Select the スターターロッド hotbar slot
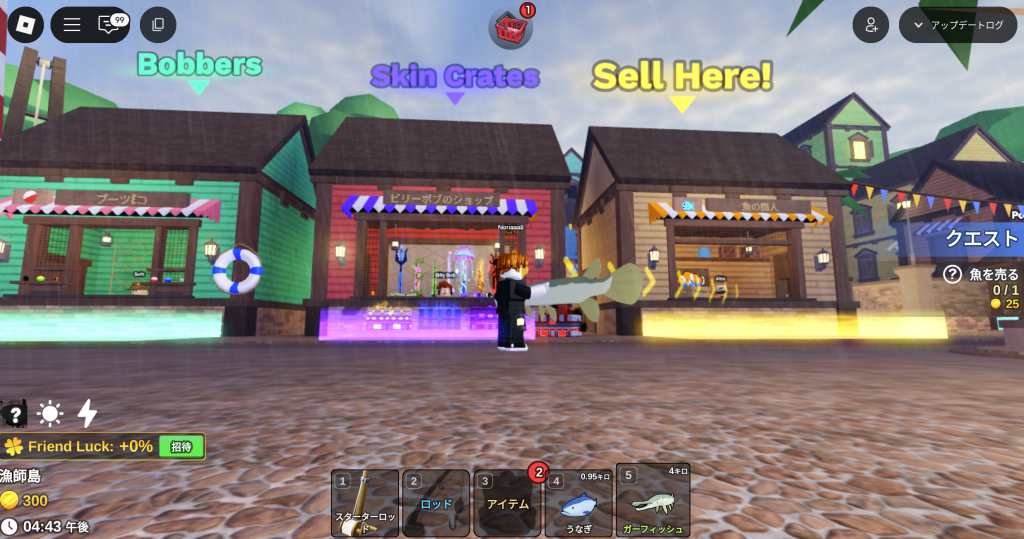The width and height of the screenshot is (1024, 539). pos(365,503)
